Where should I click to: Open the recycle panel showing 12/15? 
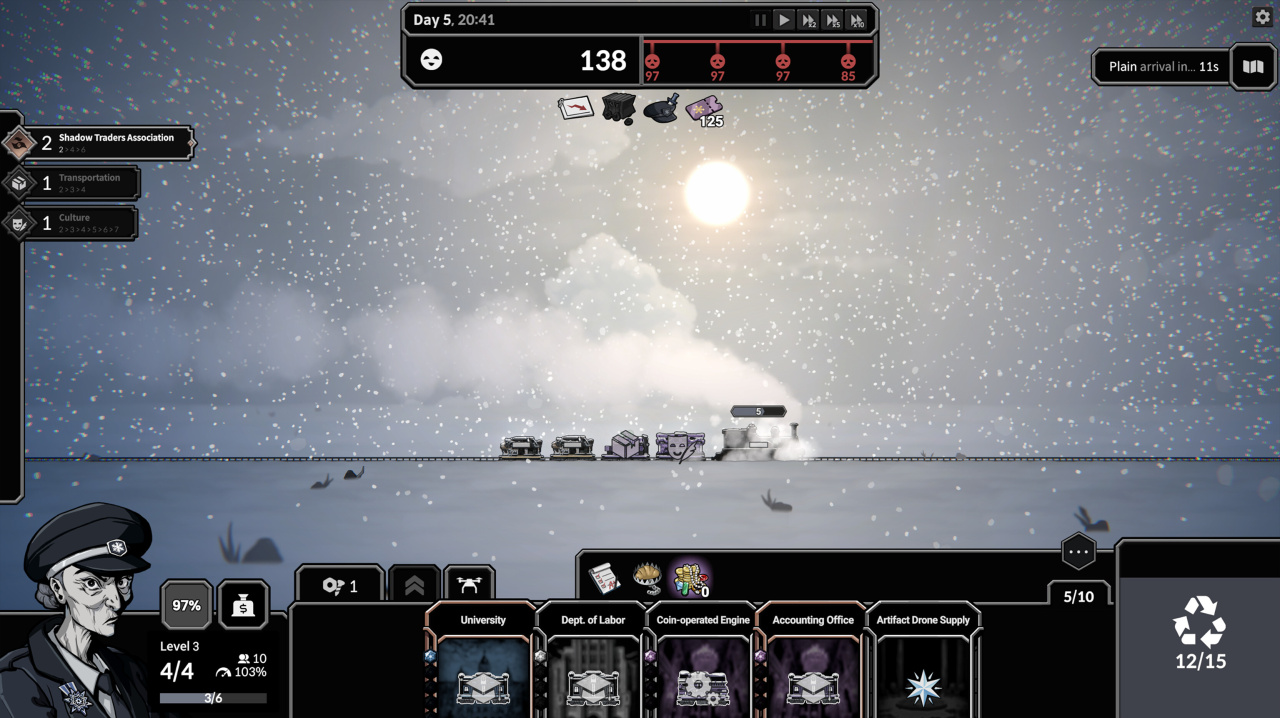point(1199,632)
